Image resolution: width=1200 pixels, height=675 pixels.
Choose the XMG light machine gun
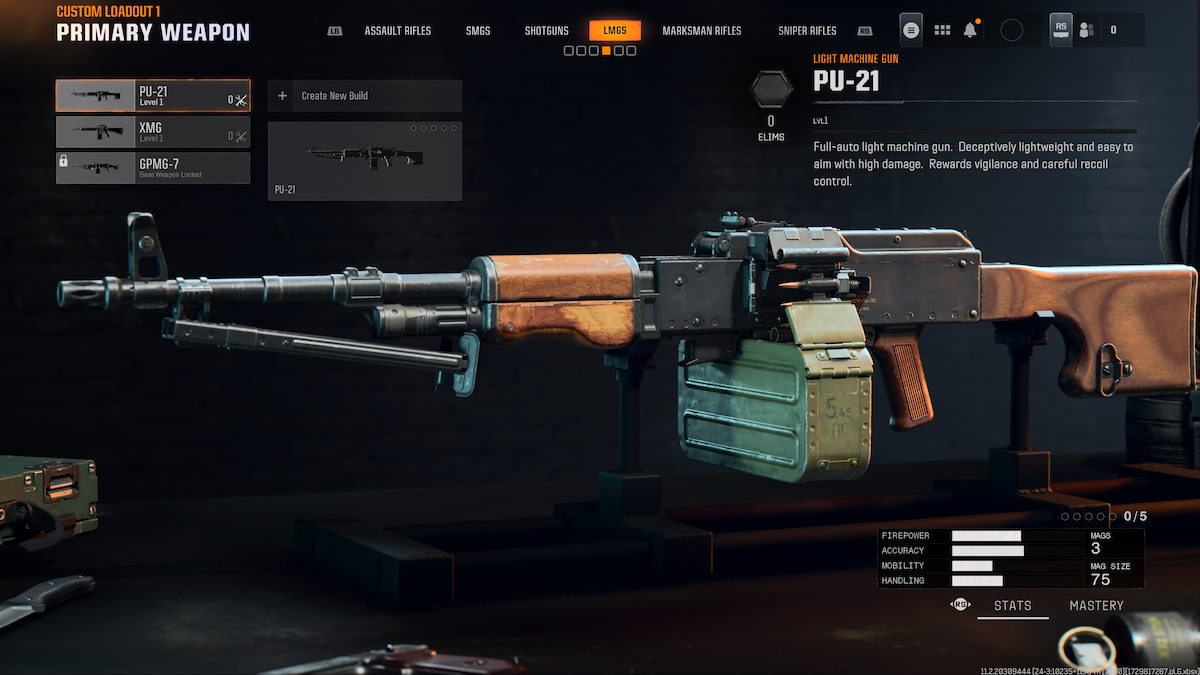click(x=153, y=132)
